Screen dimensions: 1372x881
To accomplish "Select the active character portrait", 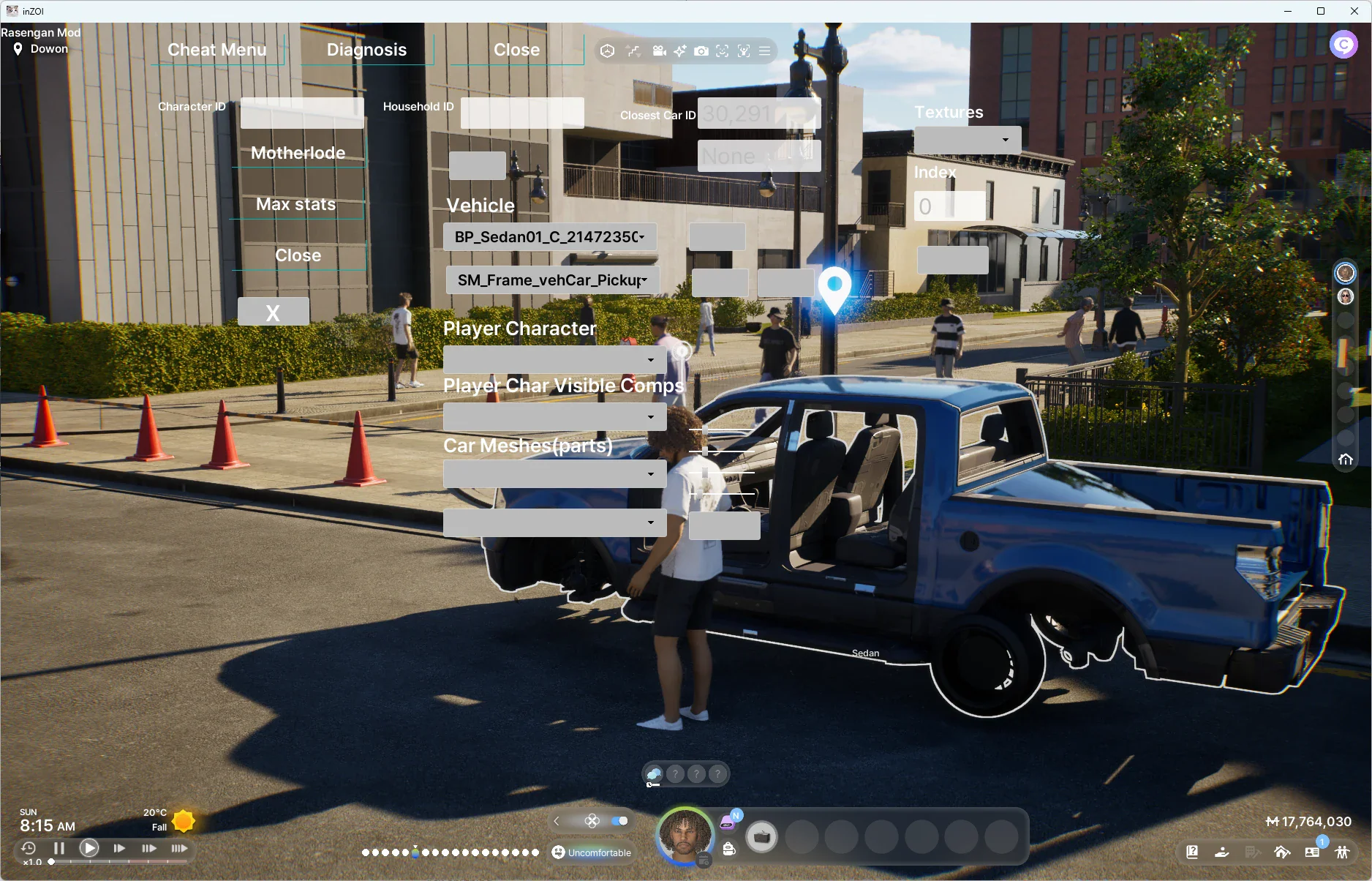I will 685,835.
